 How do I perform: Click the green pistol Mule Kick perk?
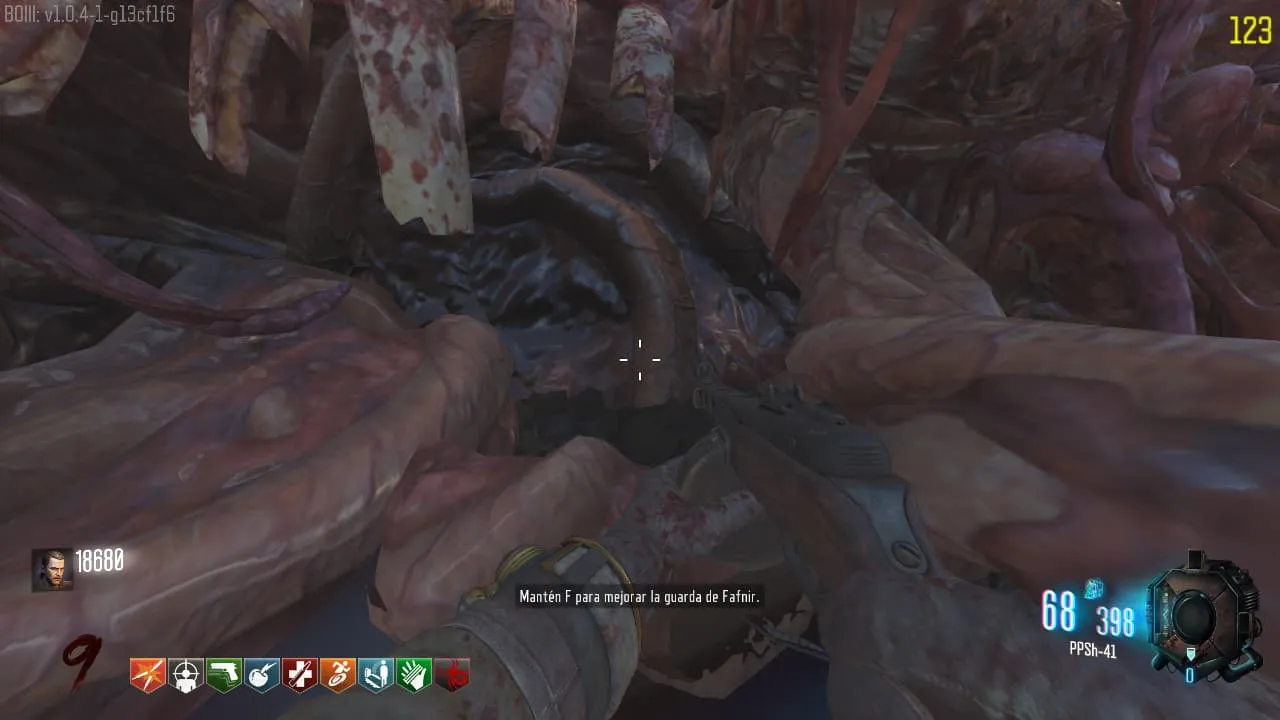tap(223, 675)
